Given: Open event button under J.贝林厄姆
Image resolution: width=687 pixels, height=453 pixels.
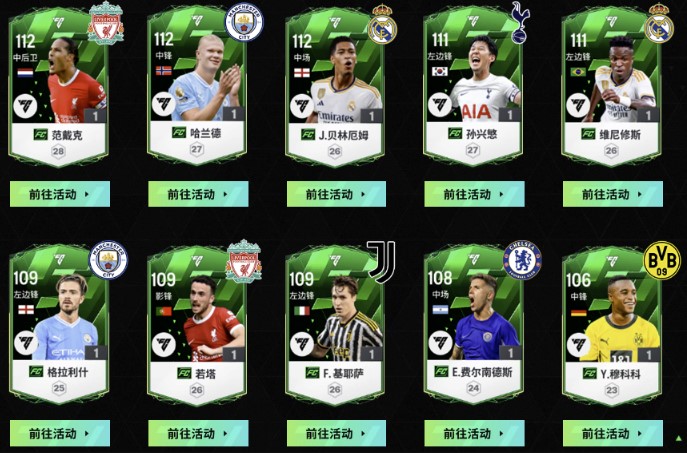Looking at the screenshot, I should pyautogui.click(x=336, y=194).
